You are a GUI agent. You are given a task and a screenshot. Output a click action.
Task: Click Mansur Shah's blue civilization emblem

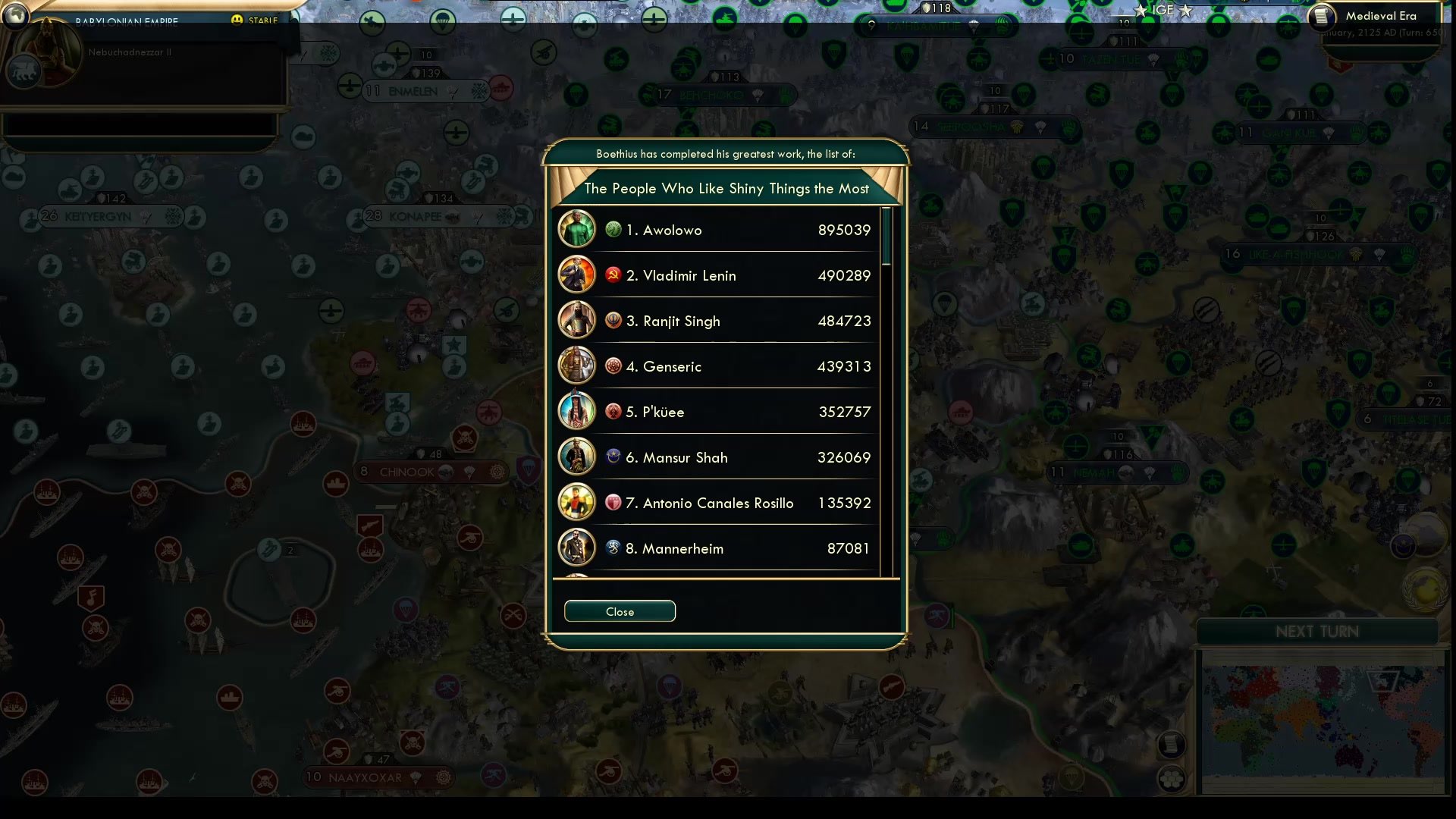click(613, 457)
